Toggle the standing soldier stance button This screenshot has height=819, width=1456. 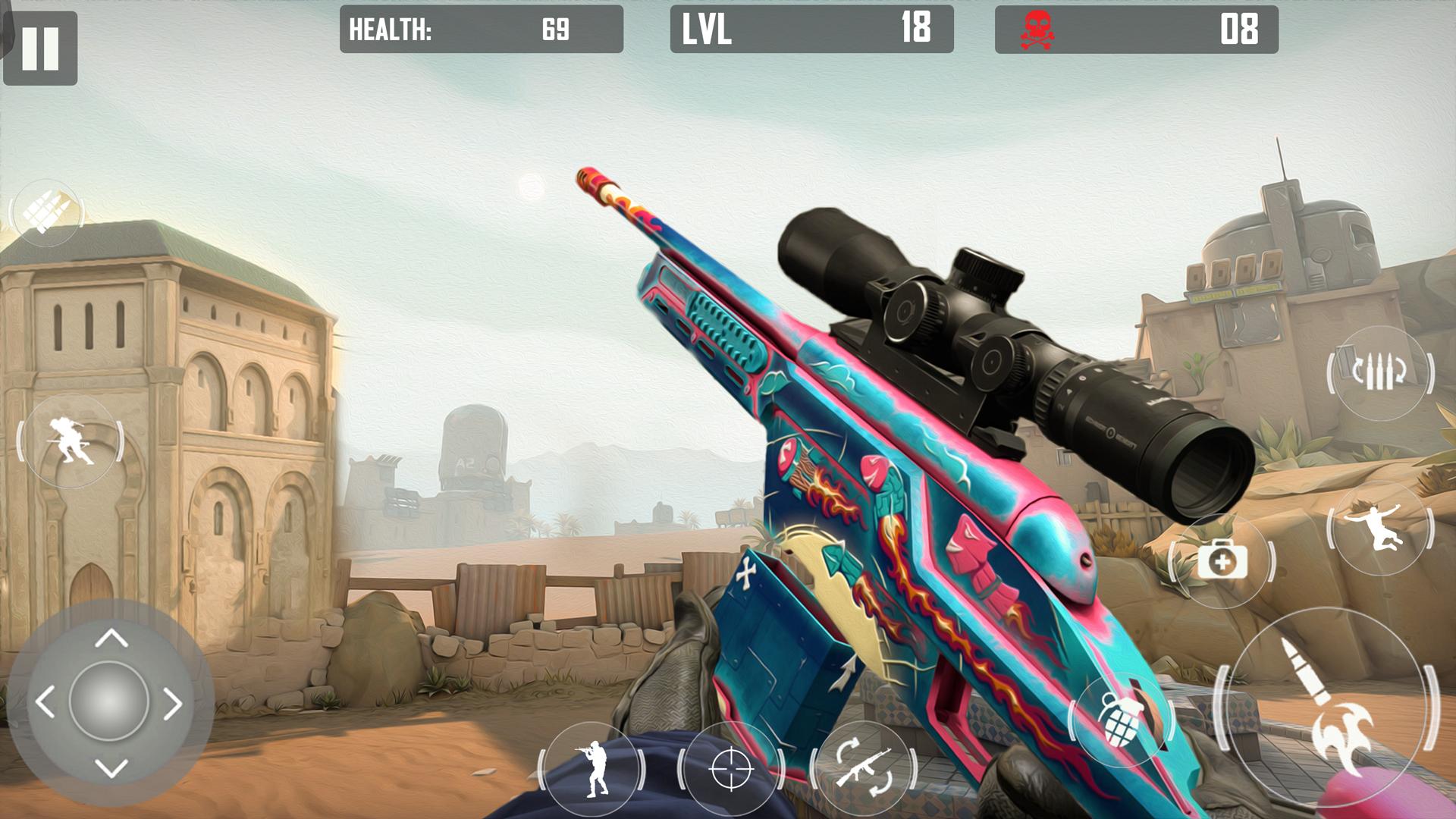[593, 768]
